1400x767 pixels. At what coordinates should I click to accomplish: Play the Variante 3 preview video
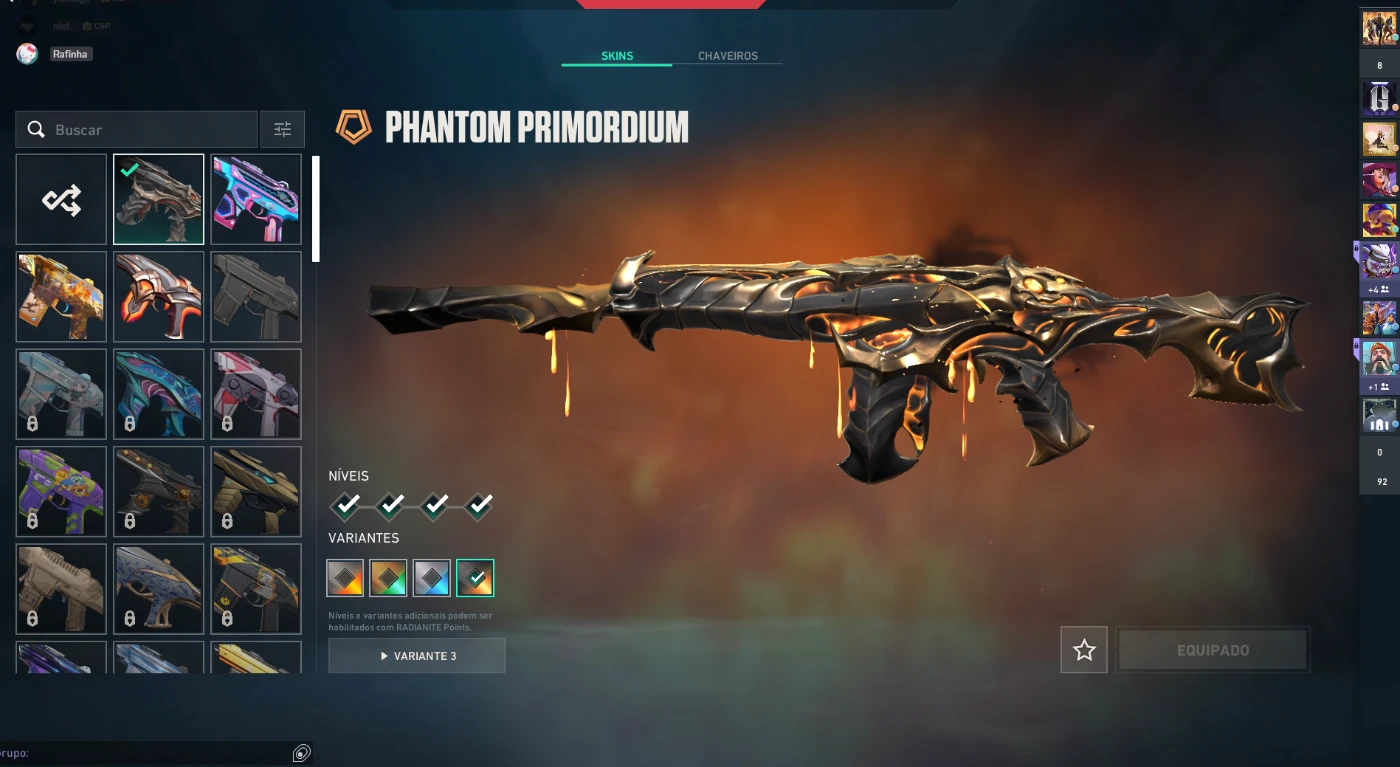click(x=417, y=656)
